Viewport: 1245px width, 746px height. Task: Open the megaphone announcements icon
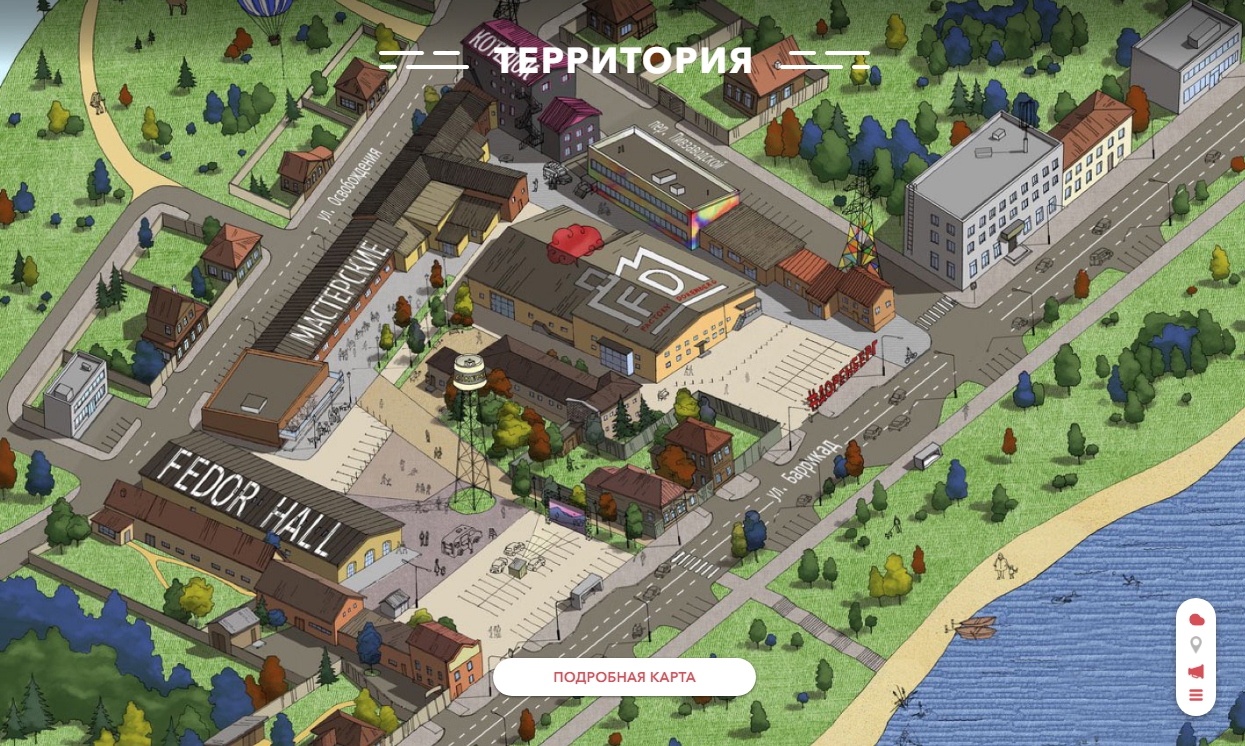pyautogui.click(x=1196, y=671)
